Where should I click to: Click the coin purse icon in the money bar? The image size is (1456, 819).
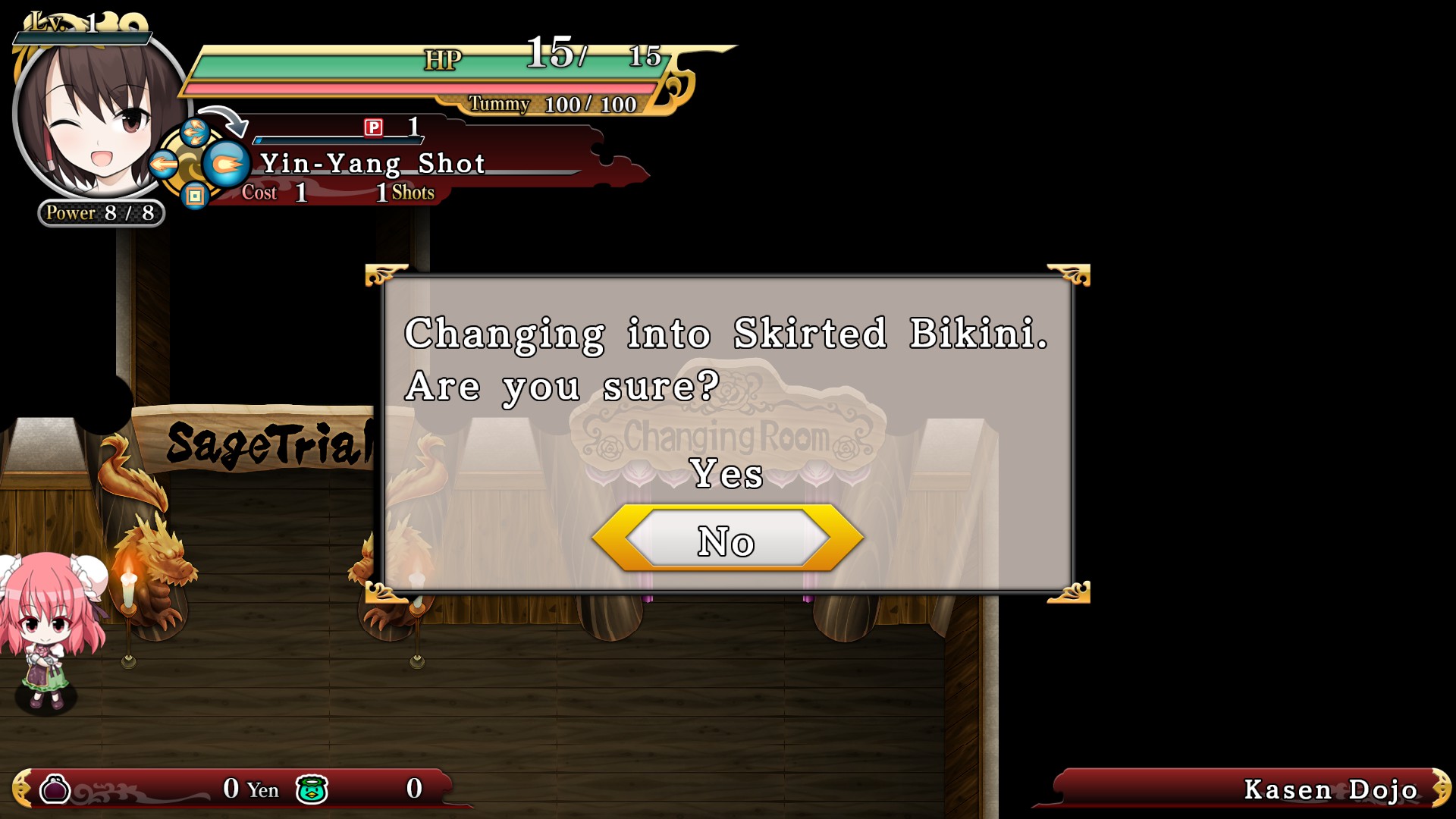tap(57, 789)
